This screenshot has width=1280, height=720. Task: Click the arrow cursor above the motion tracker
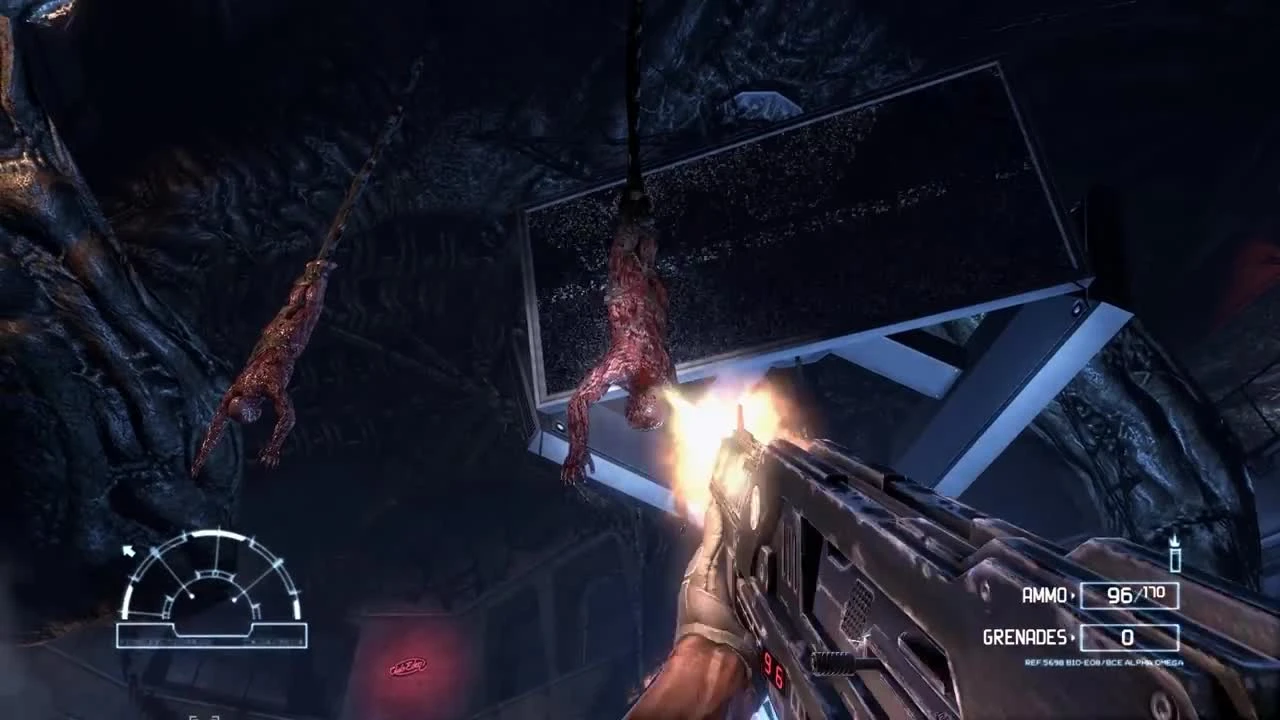pyautogui.click(x=130, y=550)
